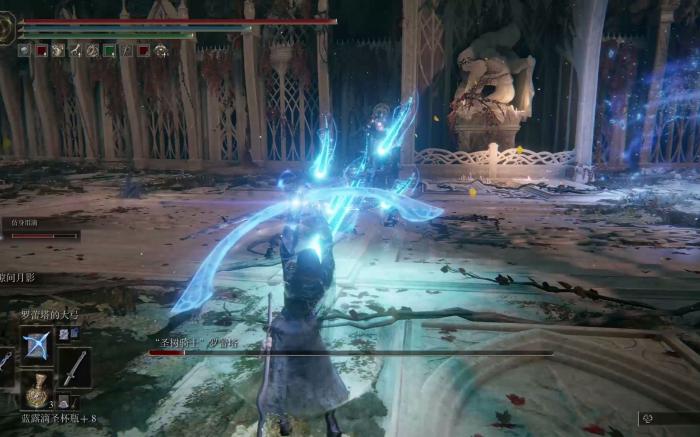700x437 pixels.
Task: Click the green square buff icon
Action: [109, 50]
